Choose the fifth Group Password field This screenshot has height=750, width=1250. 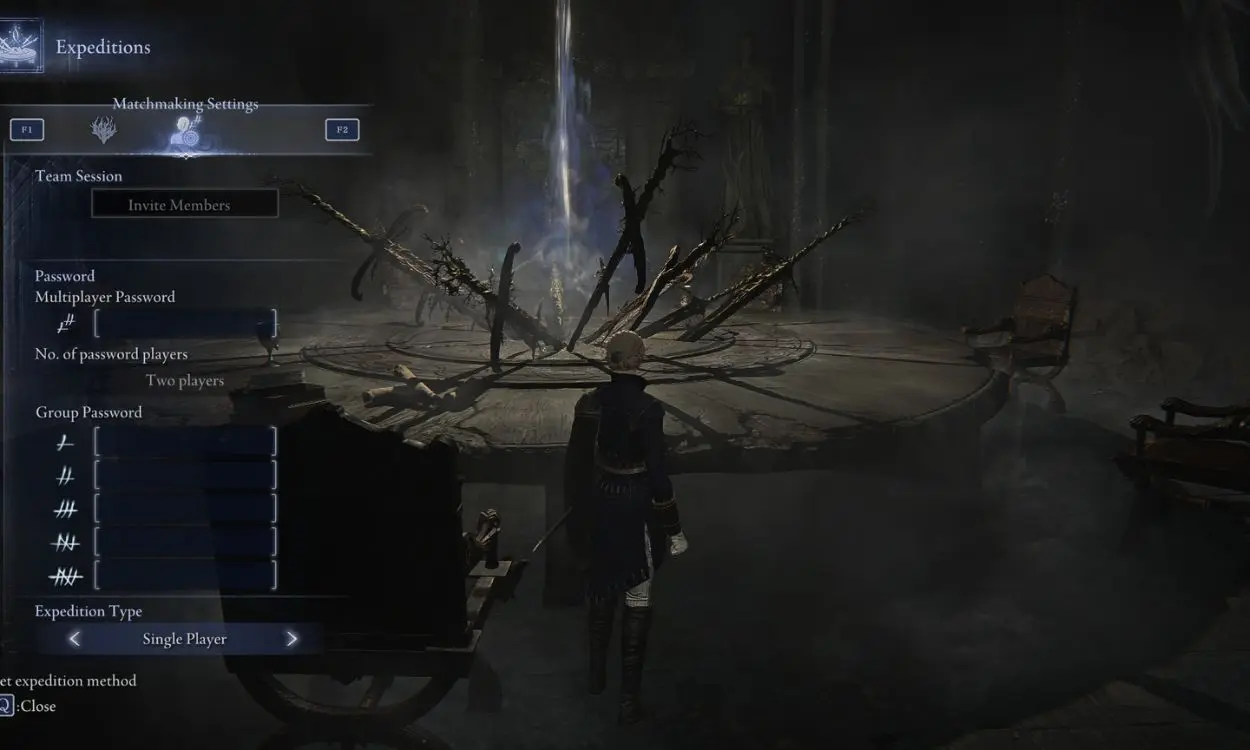185,576
